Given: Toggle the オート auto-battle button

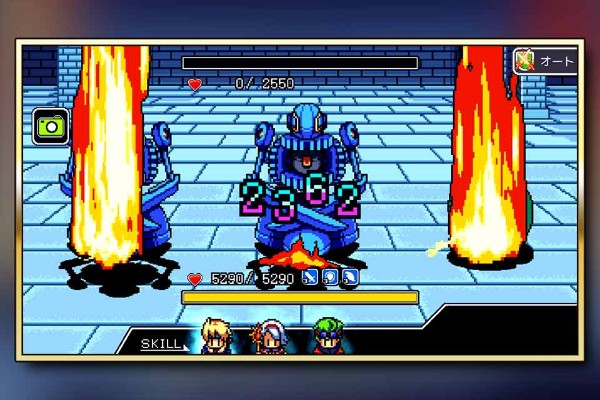Looking at the screenshot, I should coord(545,61).
